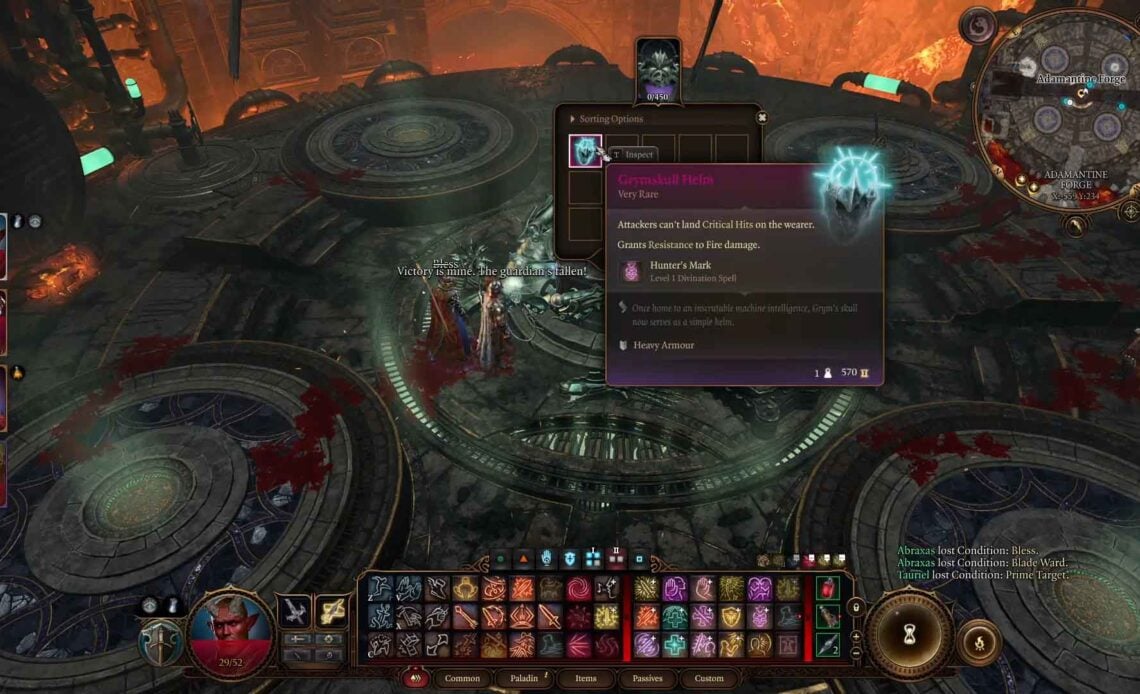This screenshot has width=1140, height=694.
Task: Choose the Custom hotbar tab
Action: [708, 678]
